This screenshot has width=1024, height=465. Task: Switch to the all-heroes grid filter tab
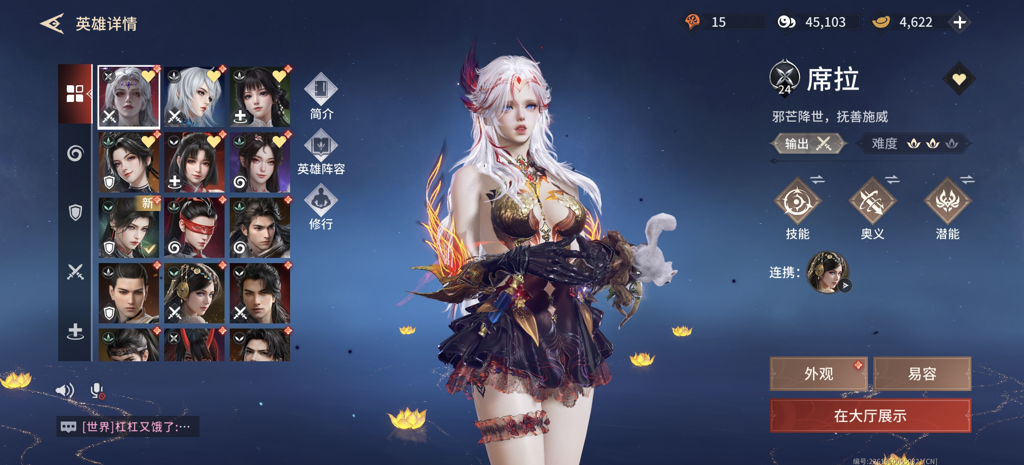(x=75, y=94)
